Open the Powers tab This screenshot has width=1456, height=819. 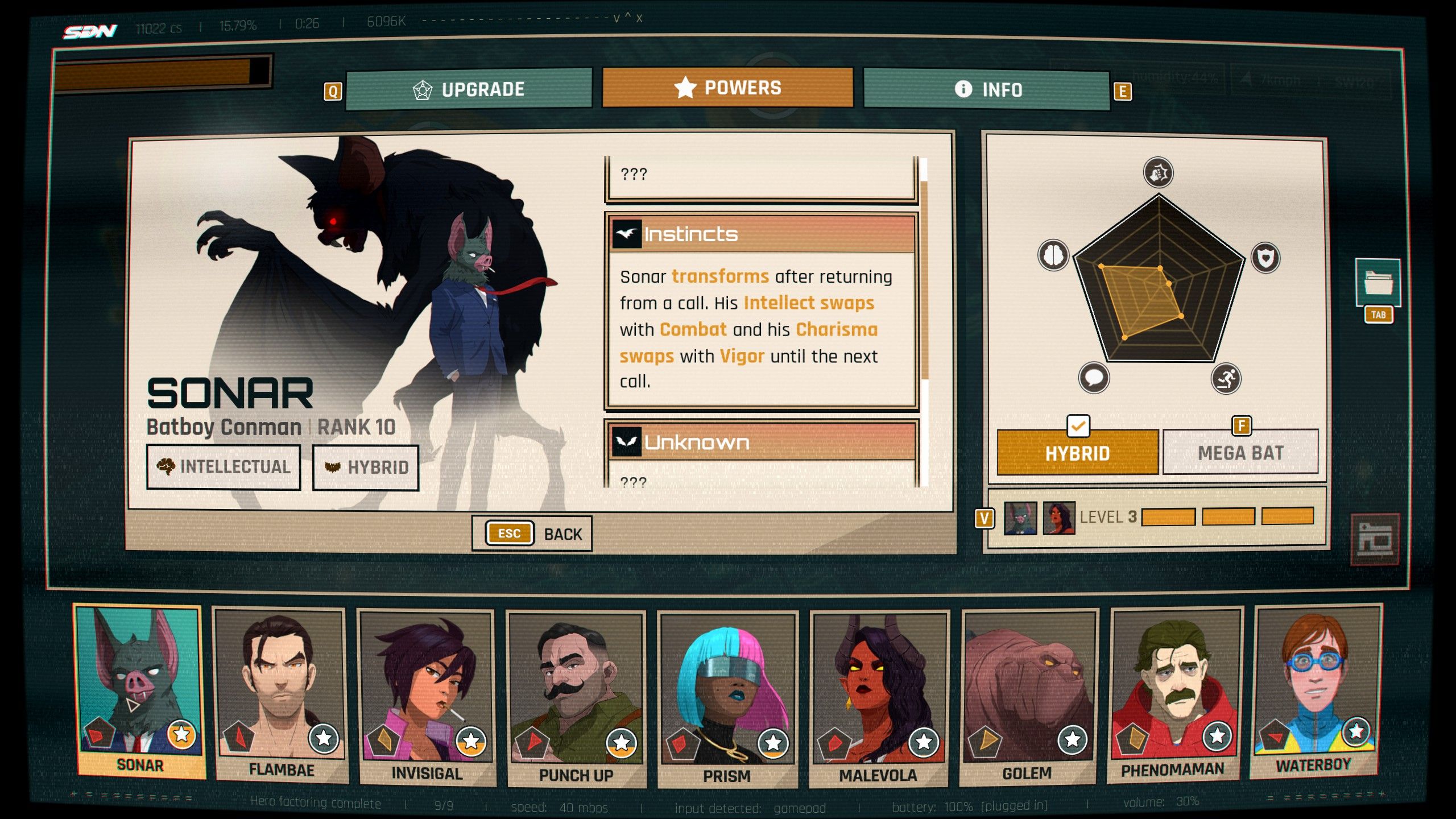click(x=727, y=88)
